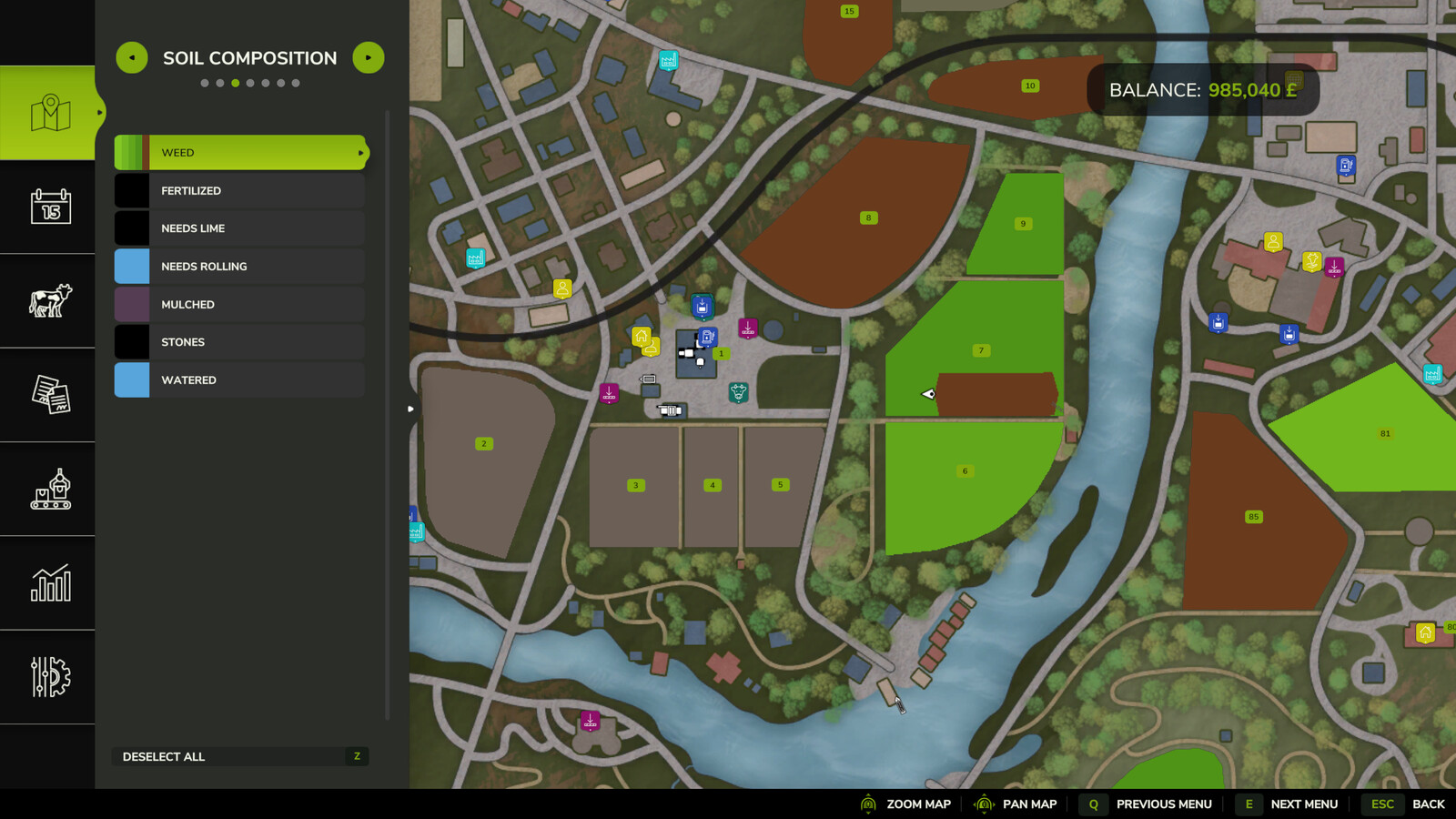The height and width of the screenshot is (819, 1456).
Task: Click field 8 marker on map
Action: pyautogui.click(x=868, y=218)
